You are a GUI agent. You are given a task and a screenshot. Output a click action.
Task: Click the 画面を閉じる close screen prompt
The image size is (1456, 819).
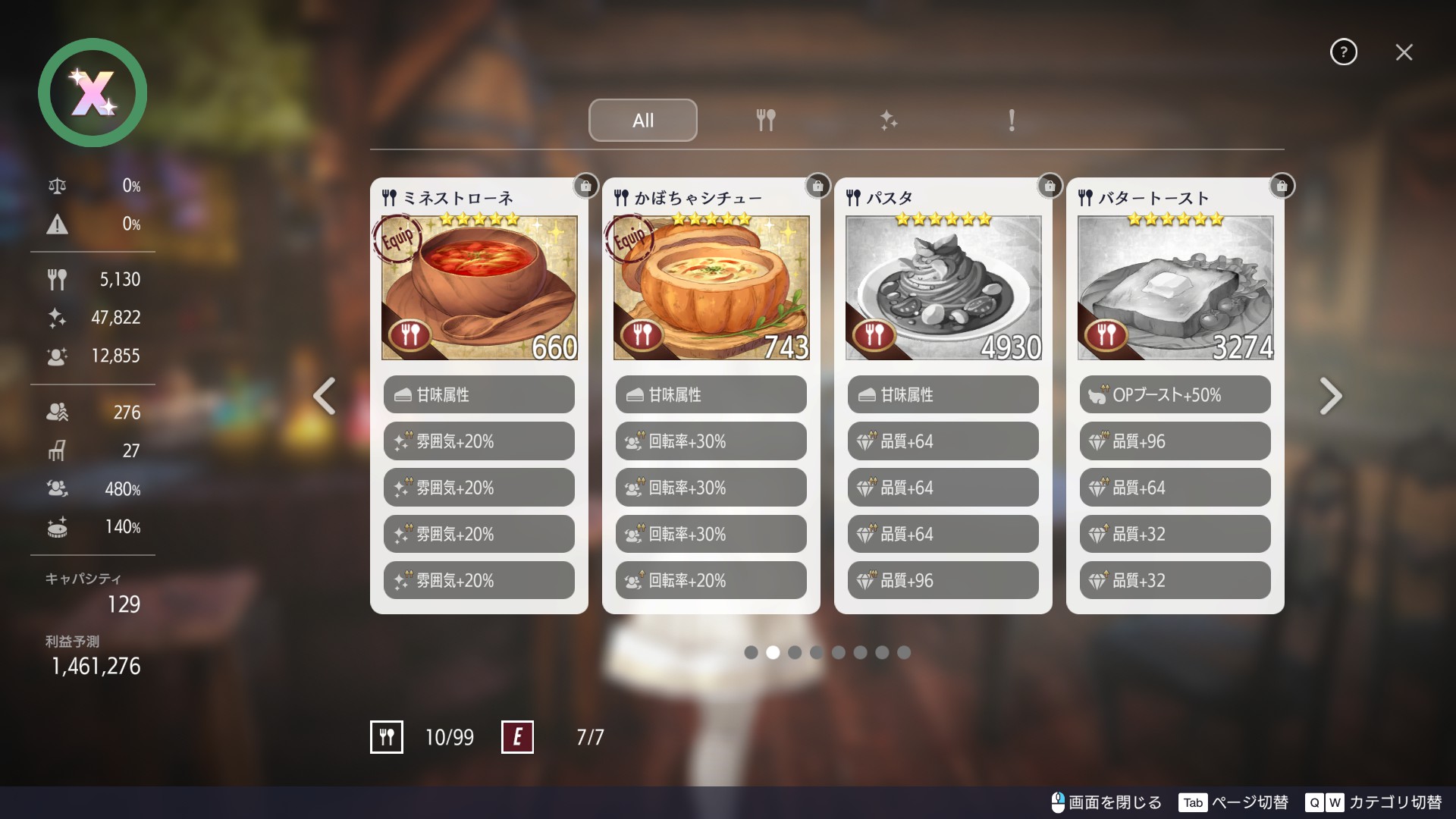coord(1106,802)
